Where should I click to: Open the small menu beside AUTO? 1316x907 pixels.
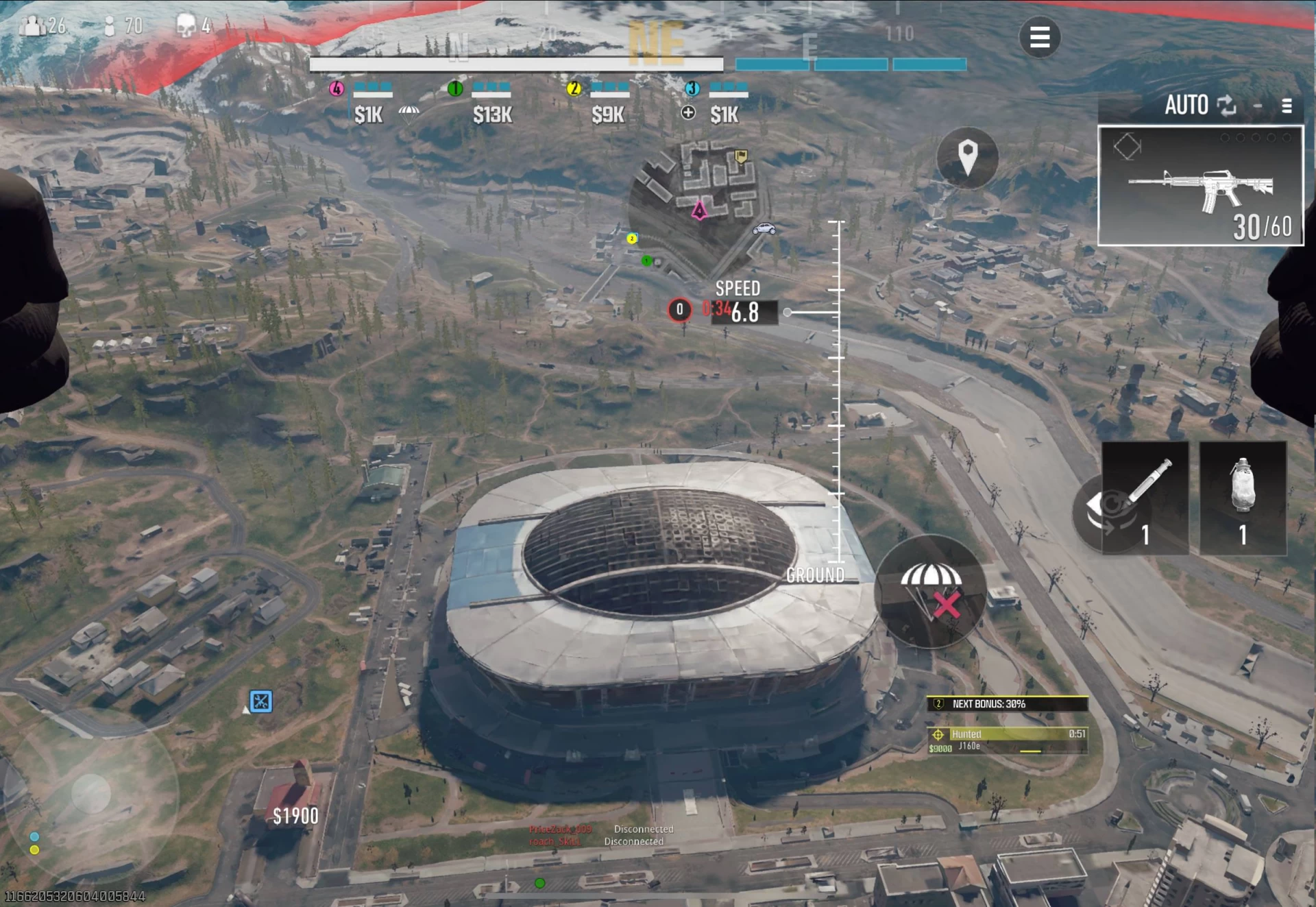1287,106
